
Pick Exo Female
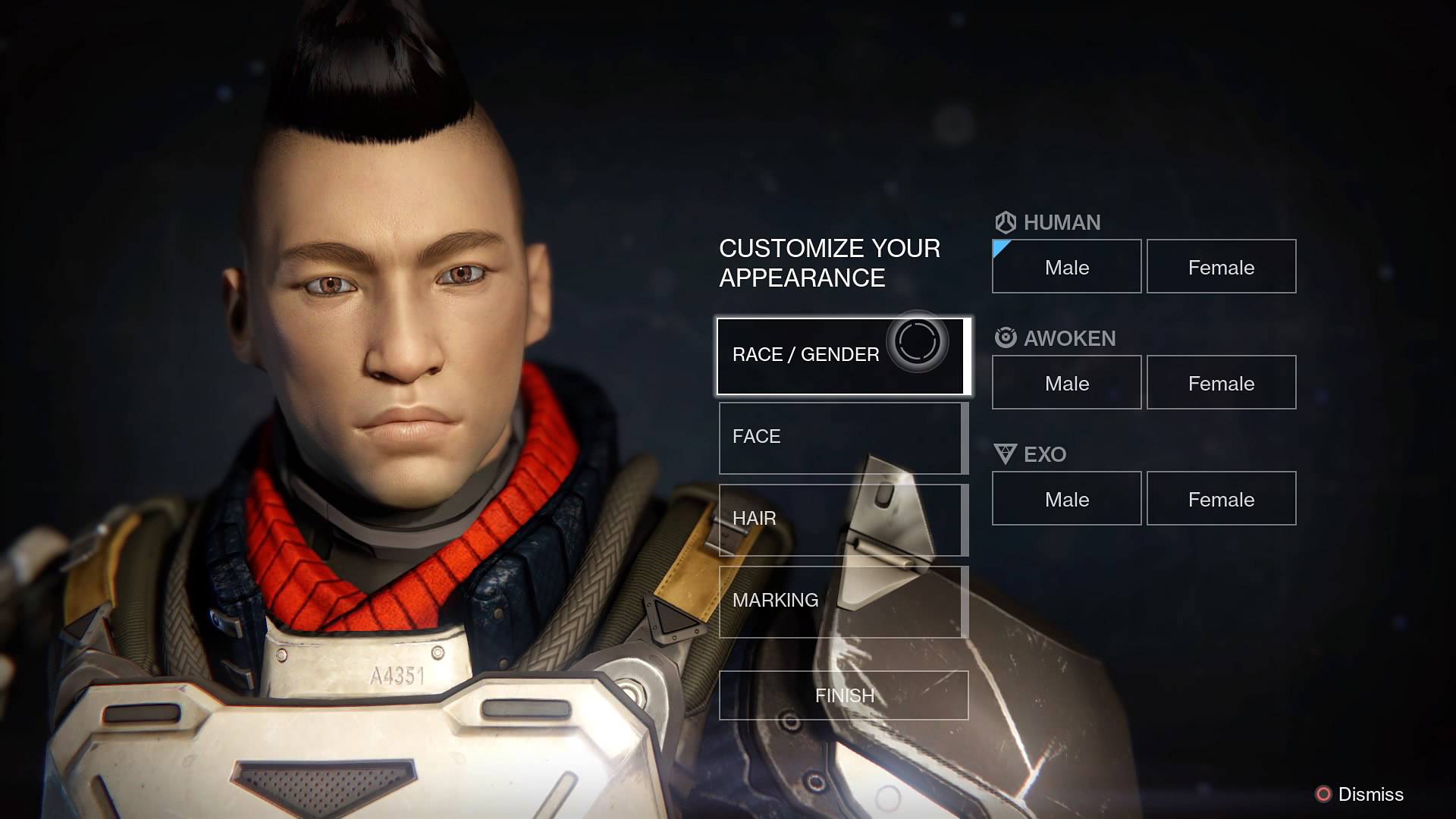[1221, 499]
